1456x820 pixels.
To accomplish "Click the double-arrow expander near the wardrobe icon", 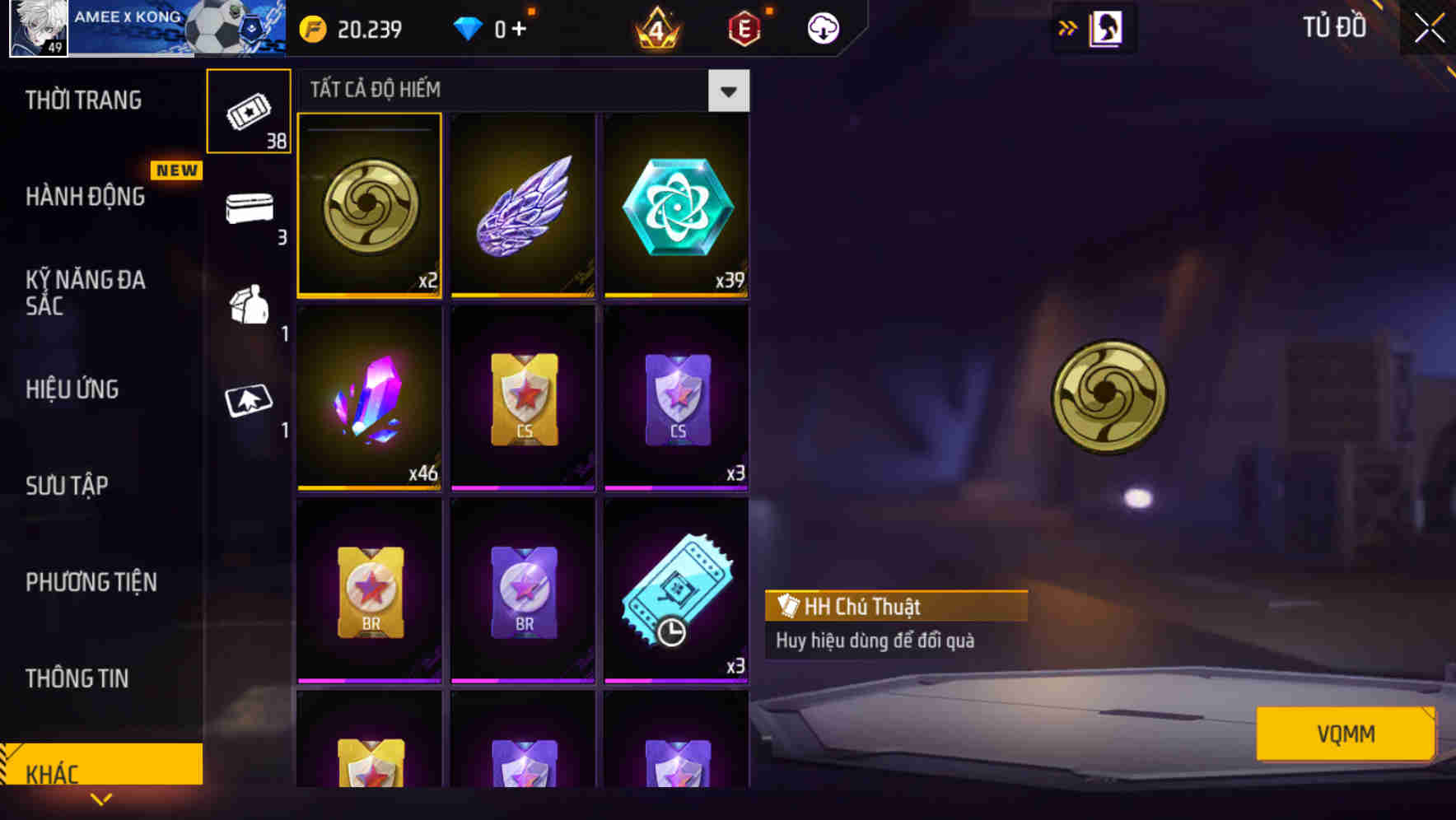I will [1068, 27].
